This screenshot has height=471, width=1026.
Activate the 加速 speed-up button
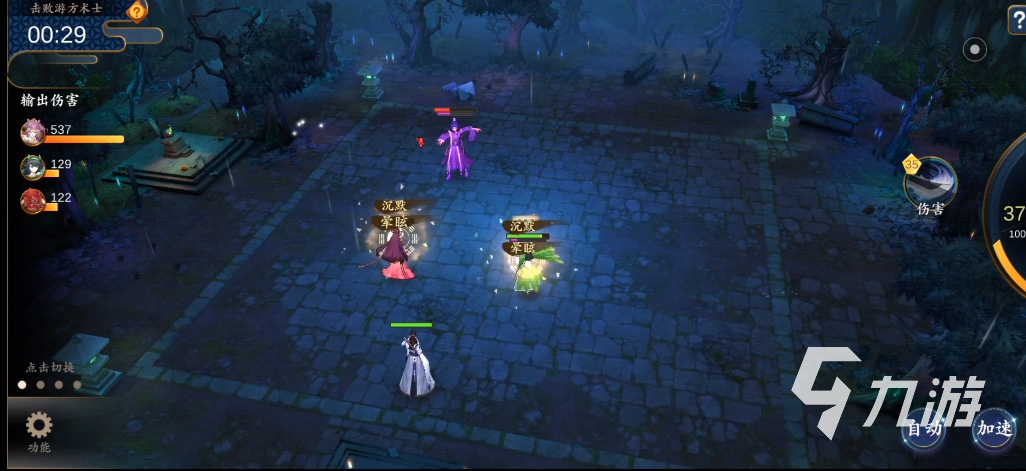point(994,428)
